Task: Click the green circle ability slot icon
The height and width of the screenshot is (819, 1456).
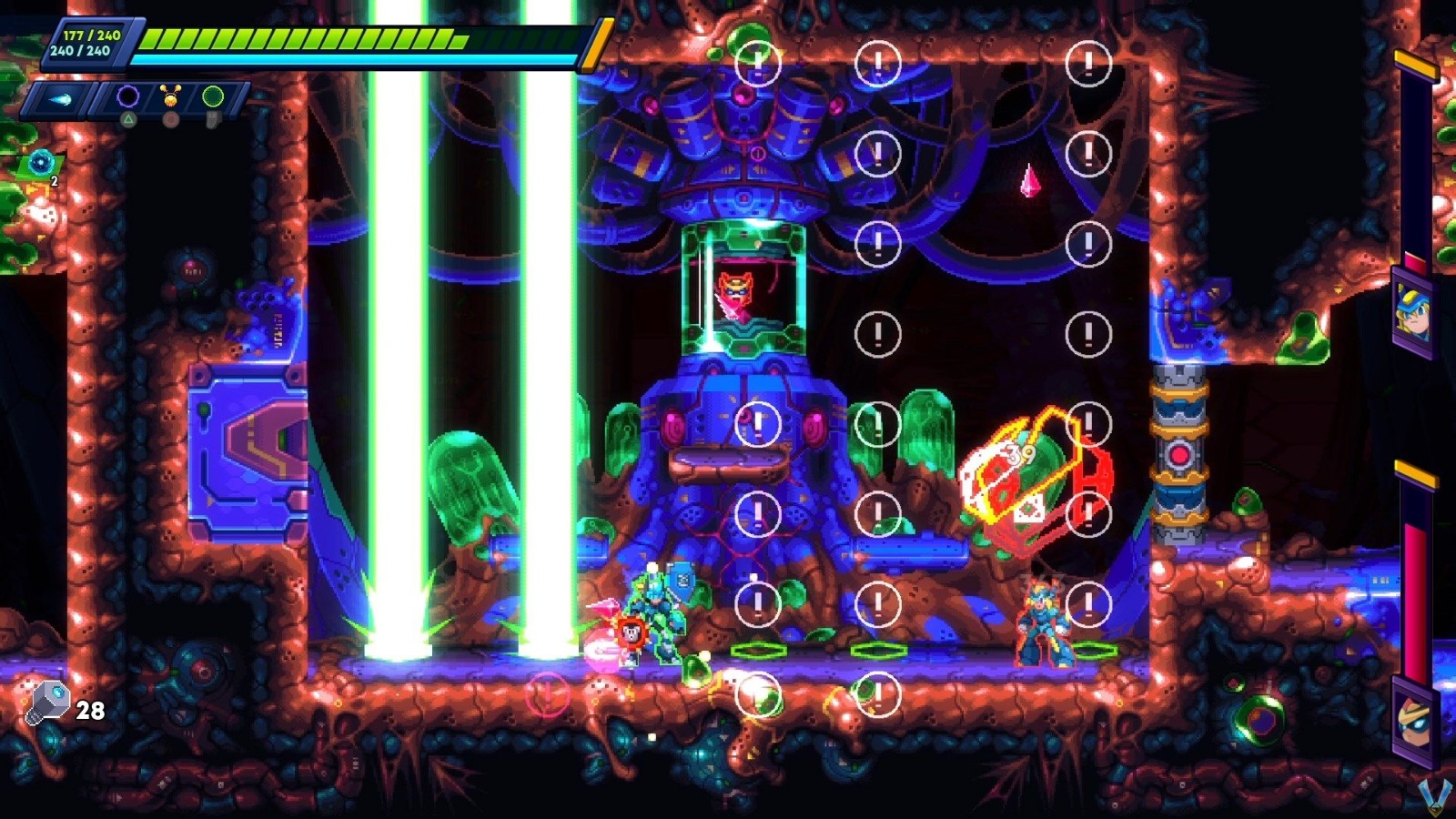Action: point(211,96)
